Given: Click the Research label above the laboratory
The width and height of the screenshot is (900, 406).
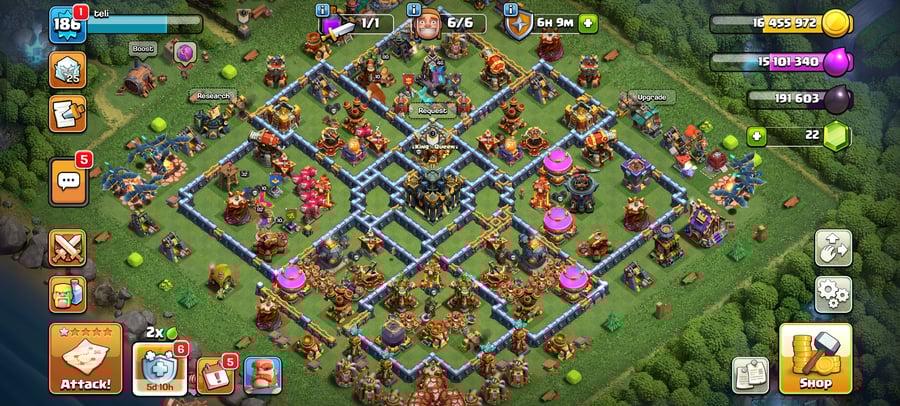Looking at the screenshot, I should coord(211,96).
